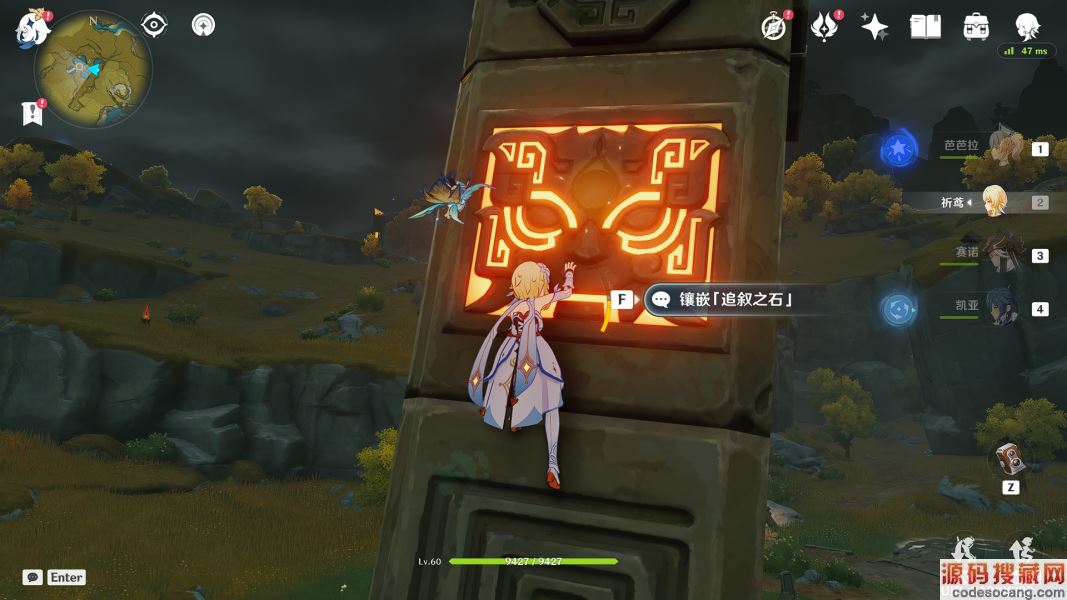Open the backpack inventory

(x=976, y=27)
